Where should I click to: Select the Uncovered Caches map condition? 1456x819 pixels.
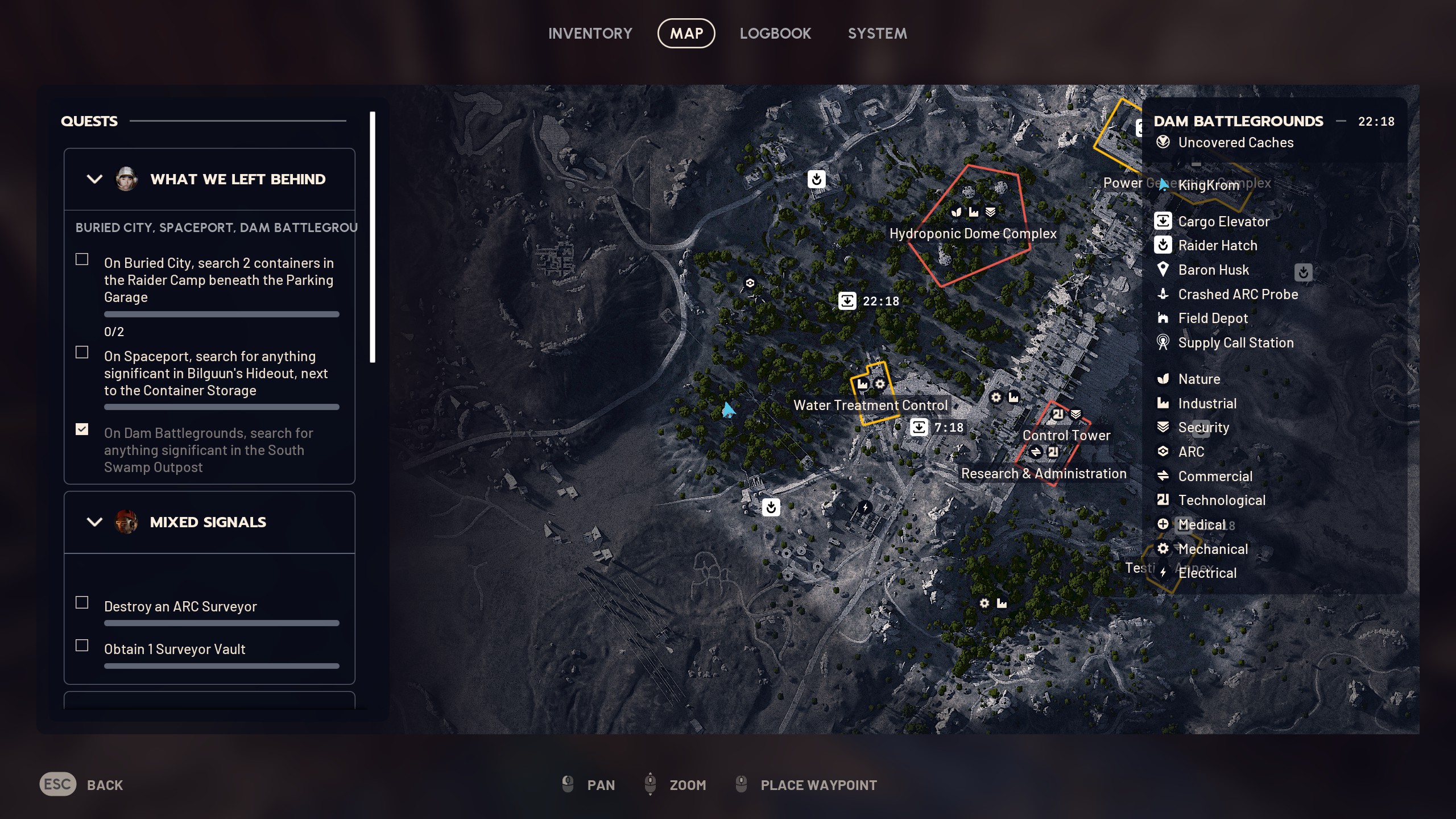click(1235, 143)
